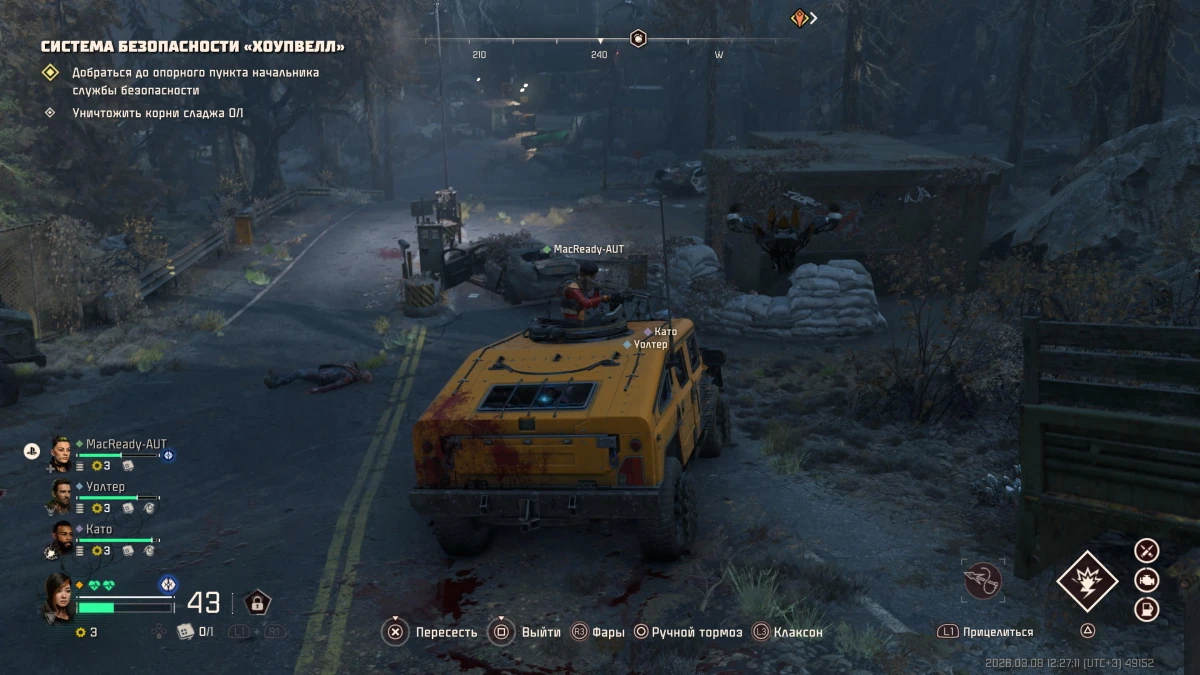
Task: Select Уолтер's squad portrait
Action: click(61, 493)
